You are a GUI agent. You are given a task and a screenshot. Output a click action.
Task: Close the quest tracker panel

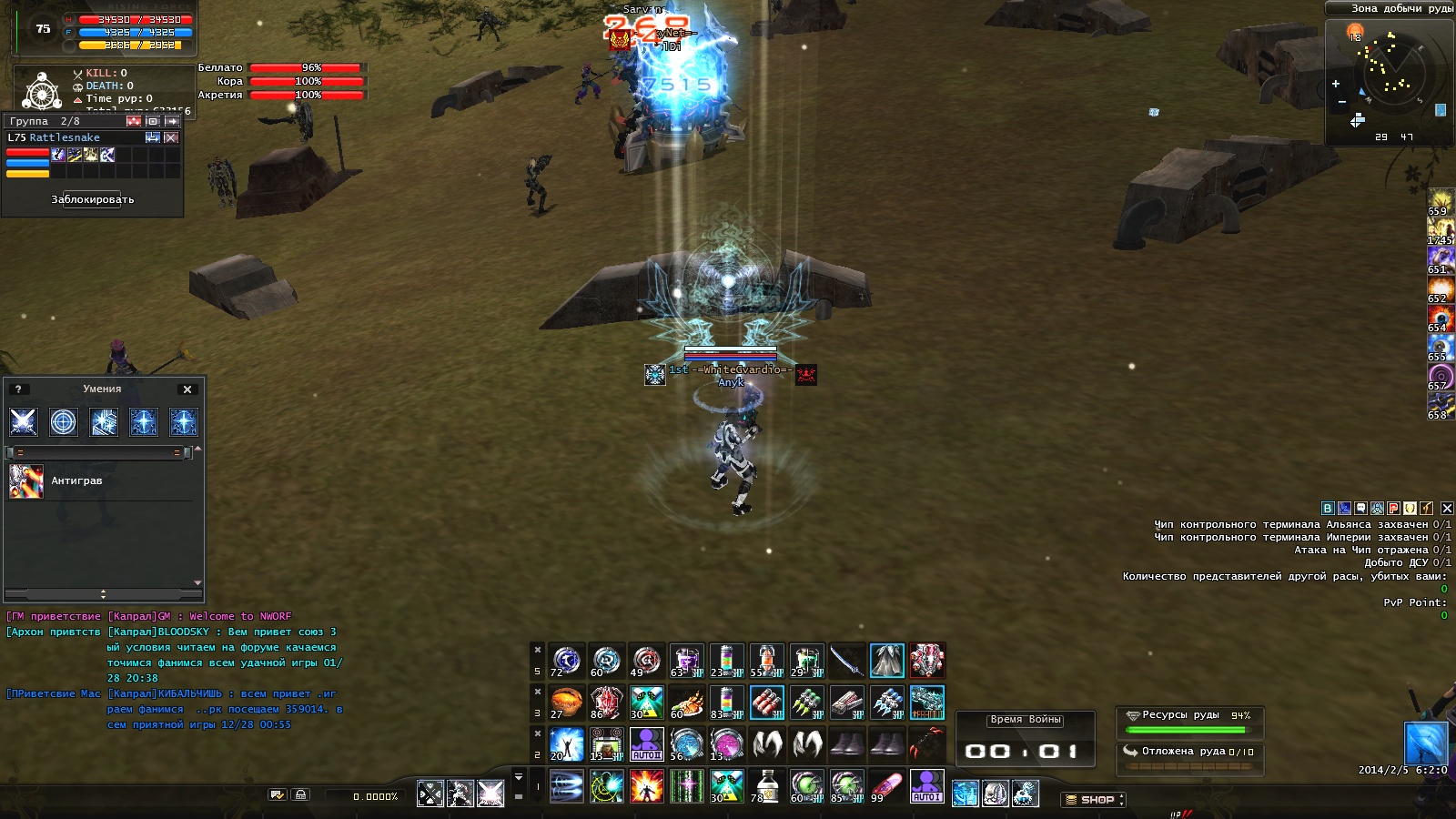pyautogui.click(x=1447, y=509)
